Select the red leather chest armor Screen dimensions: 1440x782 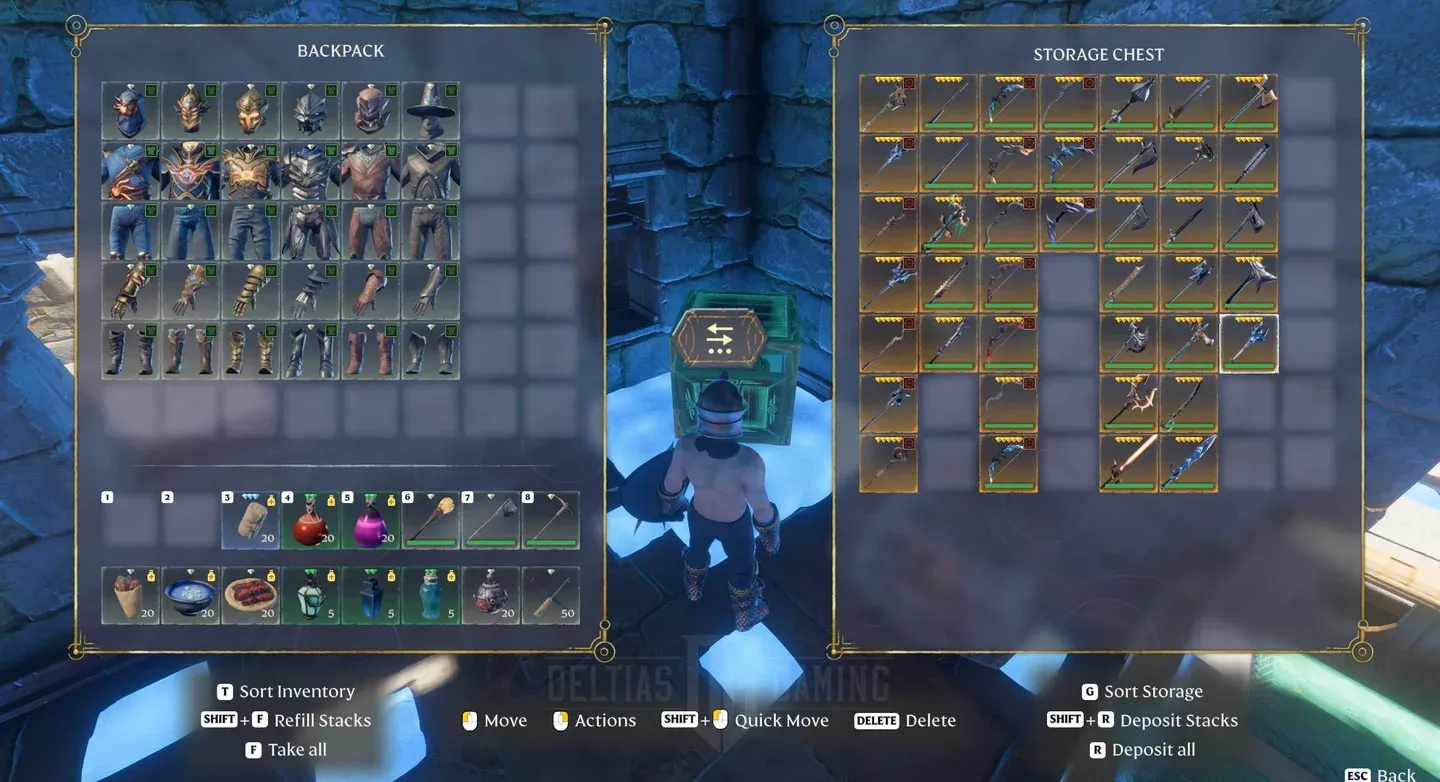pos(371,171)
